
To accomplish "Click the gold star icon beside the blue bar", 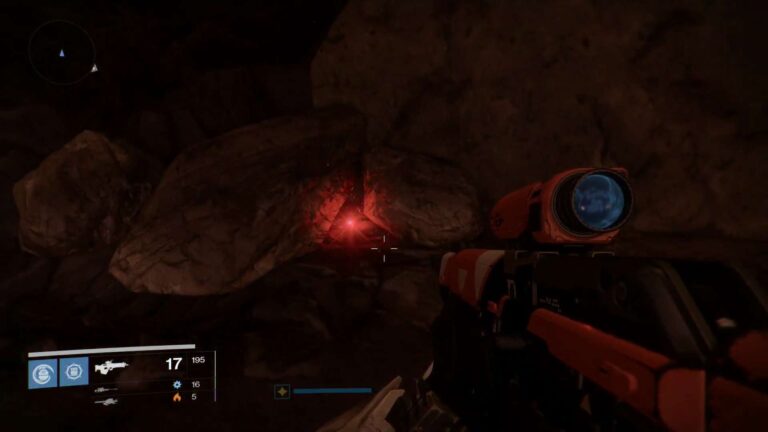I will pos(282,391).
